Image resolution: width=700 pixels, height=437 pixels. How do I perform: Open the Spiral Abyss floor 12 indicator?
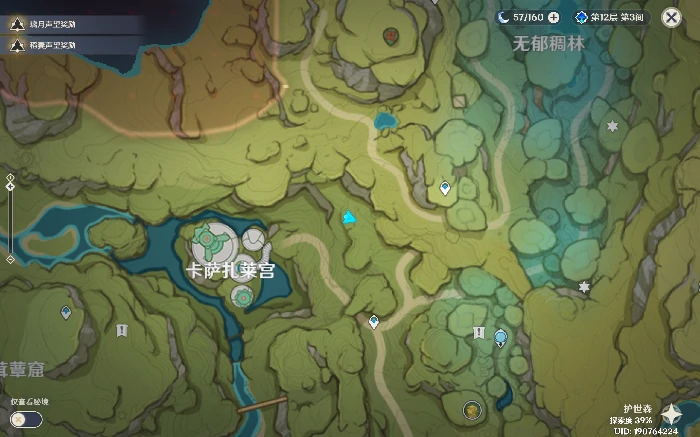click(x=610, y=17)
